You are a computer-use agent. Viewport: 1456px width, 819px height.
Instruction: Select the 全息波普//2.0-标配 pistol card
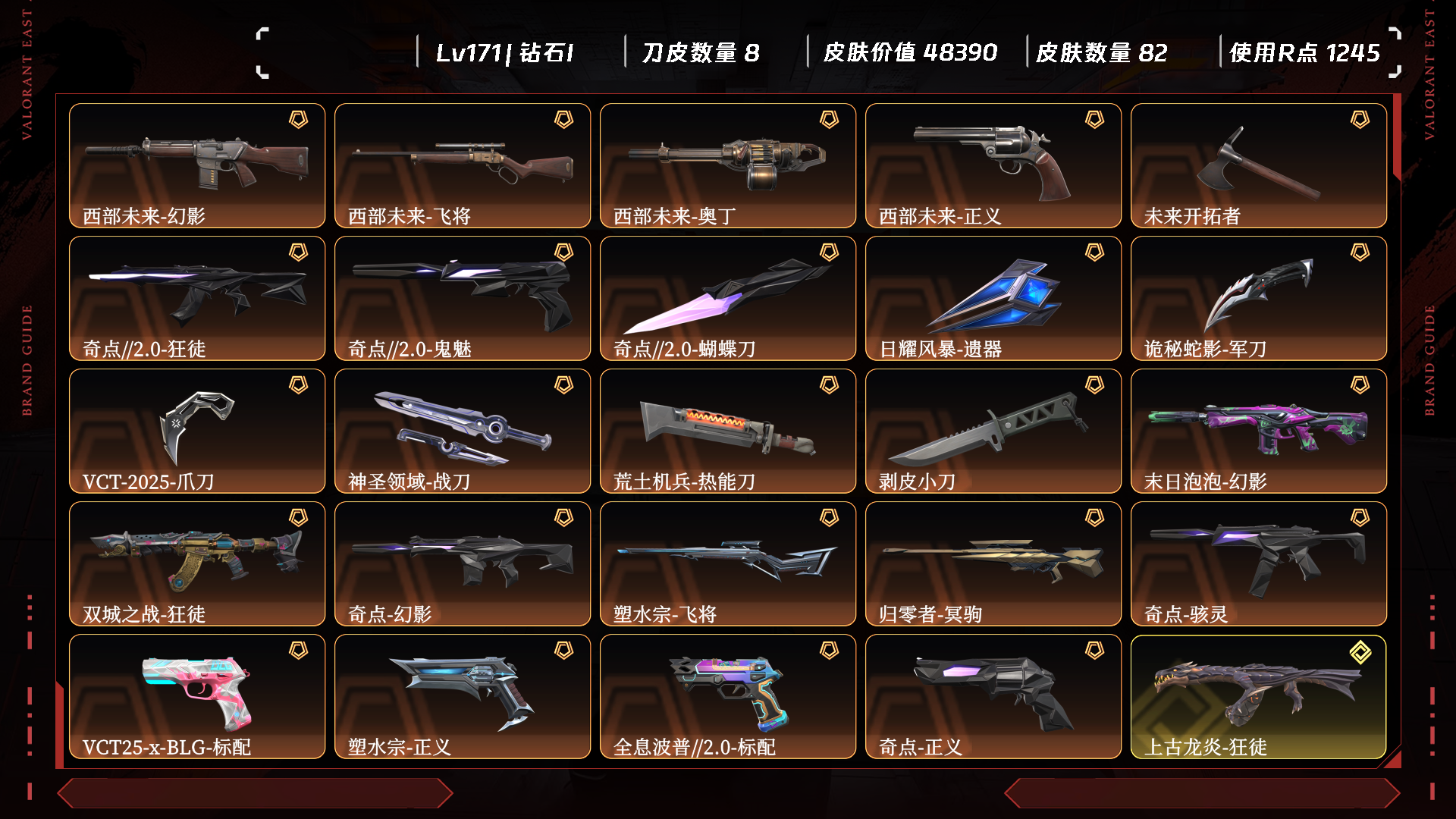click(x=728, y=696)
